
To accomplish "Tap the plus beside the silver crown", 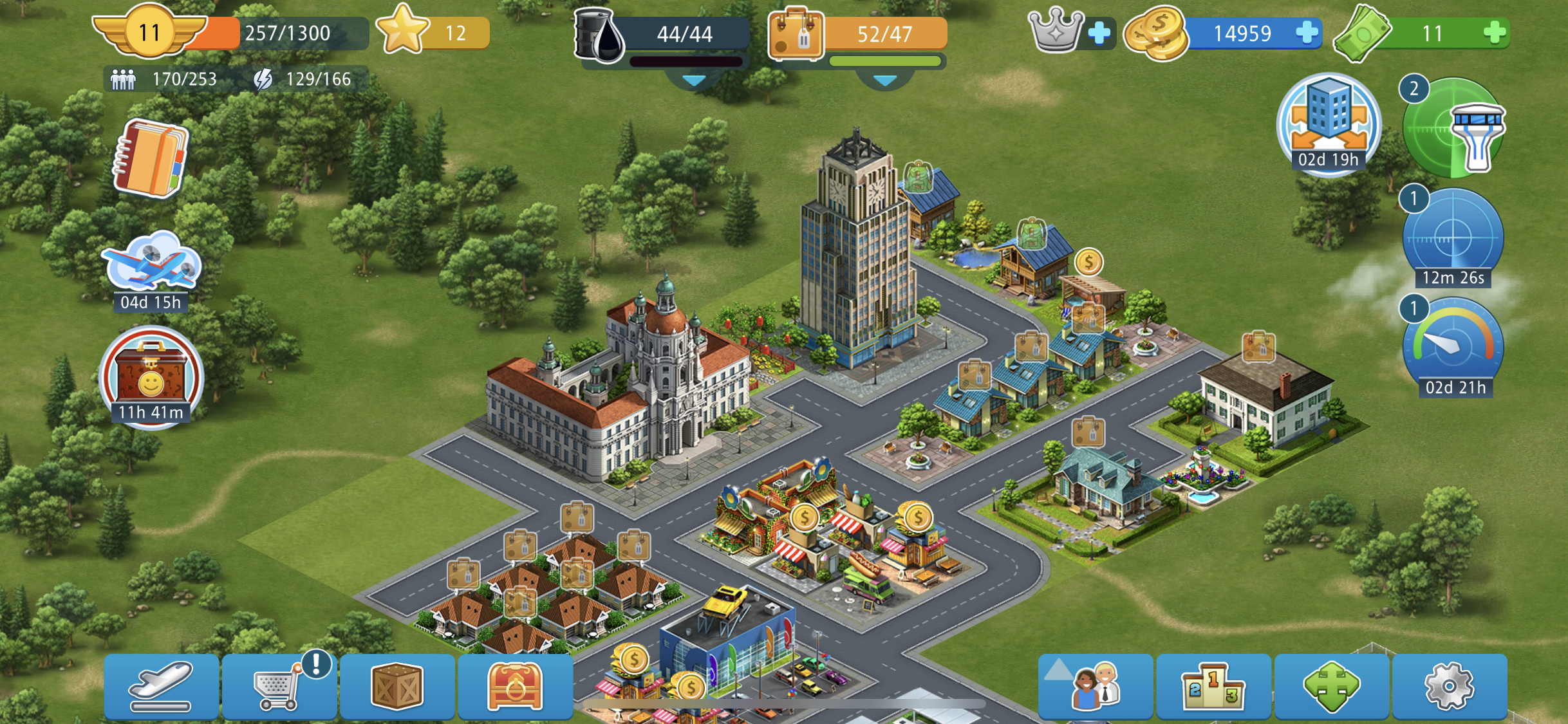I will tap(1099, 33).
